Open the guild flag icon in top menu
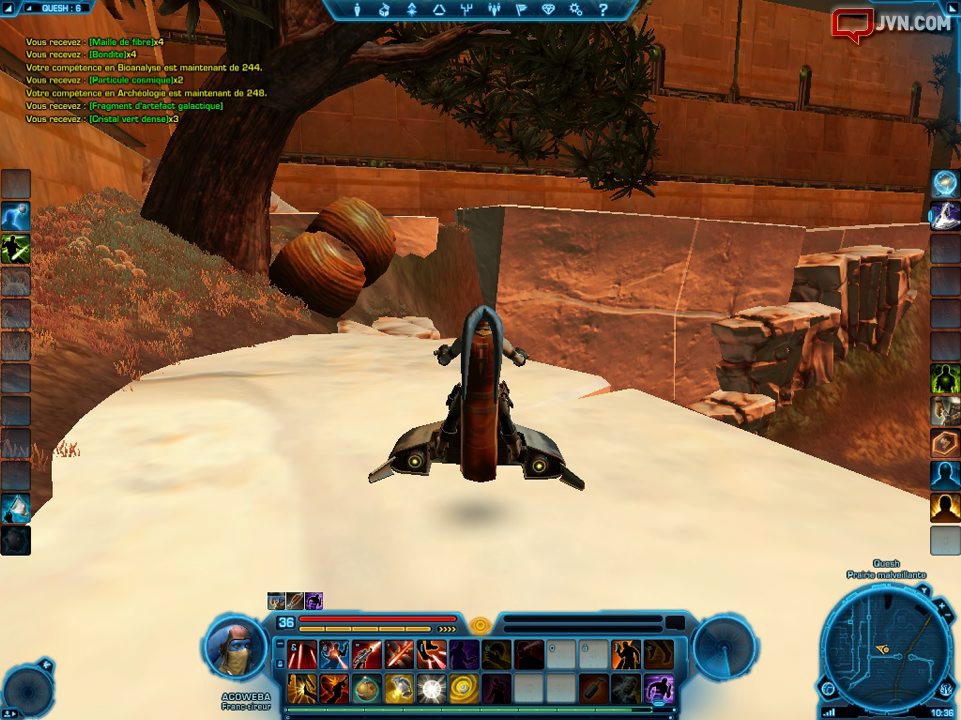The height and width of the screenshot is (720, 961). (521, 10)
